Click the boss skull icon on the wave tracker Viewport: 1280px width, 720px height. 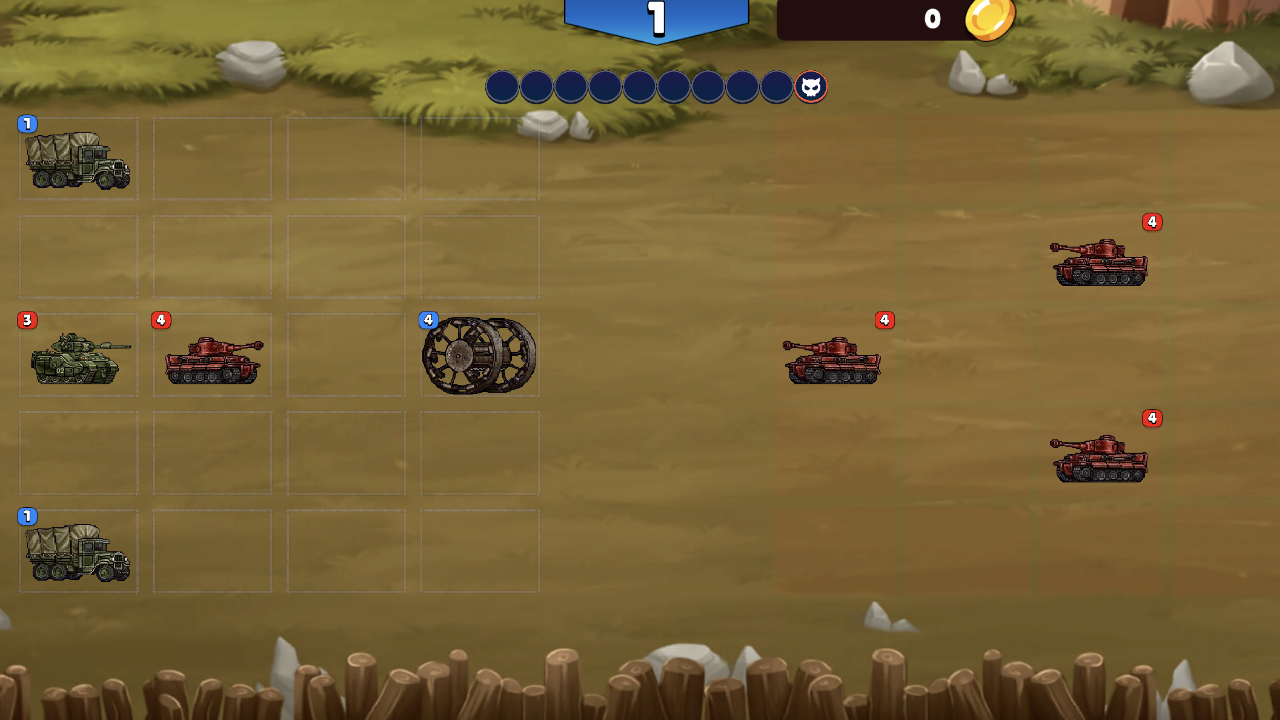810,87
